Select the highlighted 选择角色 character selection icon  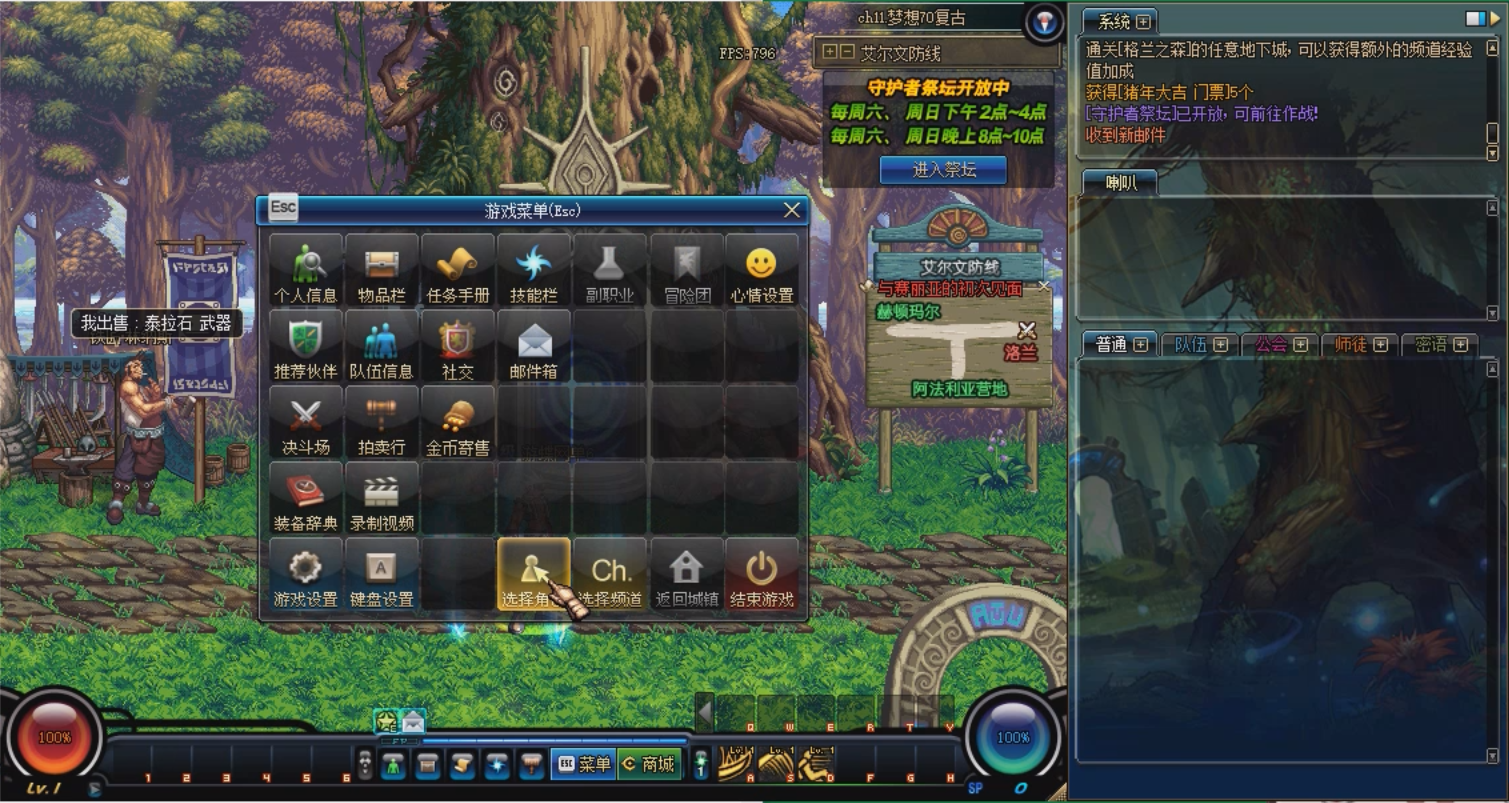(x=535, y=570)
